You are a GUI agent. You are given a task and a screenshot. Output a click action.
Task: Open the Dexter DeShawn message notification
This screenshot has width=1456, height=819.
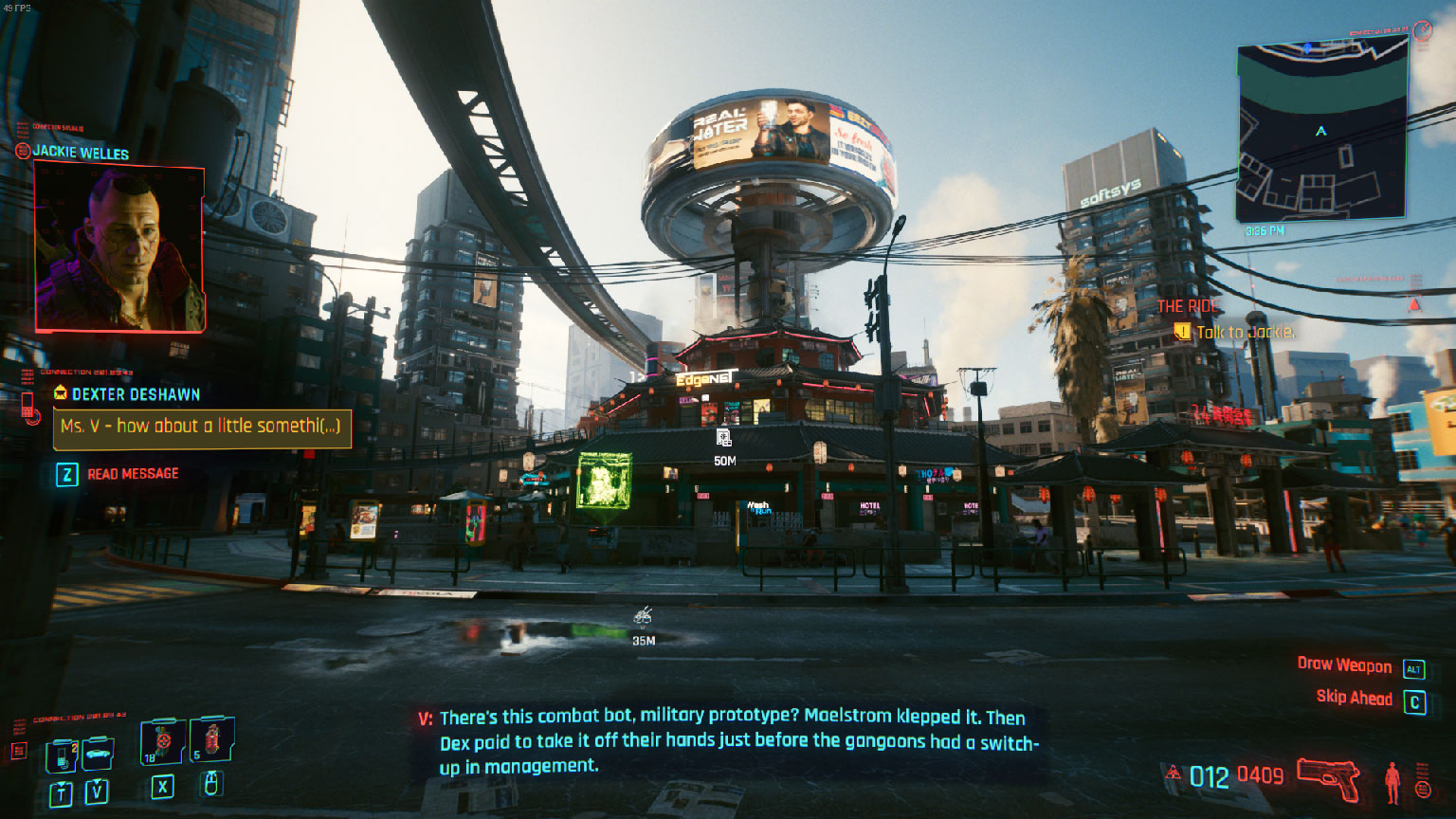(202, 428)
